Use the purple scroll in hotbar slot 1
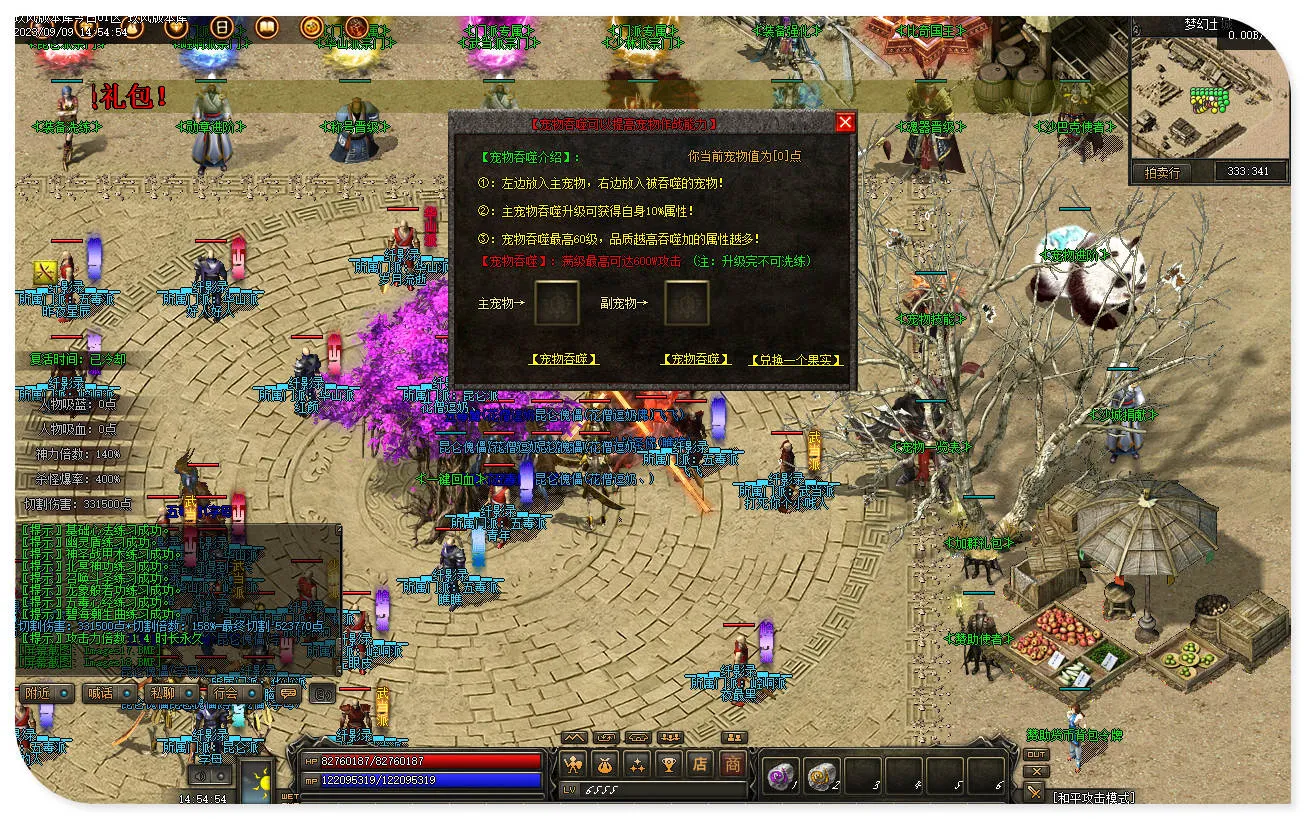 coord(779,775)
